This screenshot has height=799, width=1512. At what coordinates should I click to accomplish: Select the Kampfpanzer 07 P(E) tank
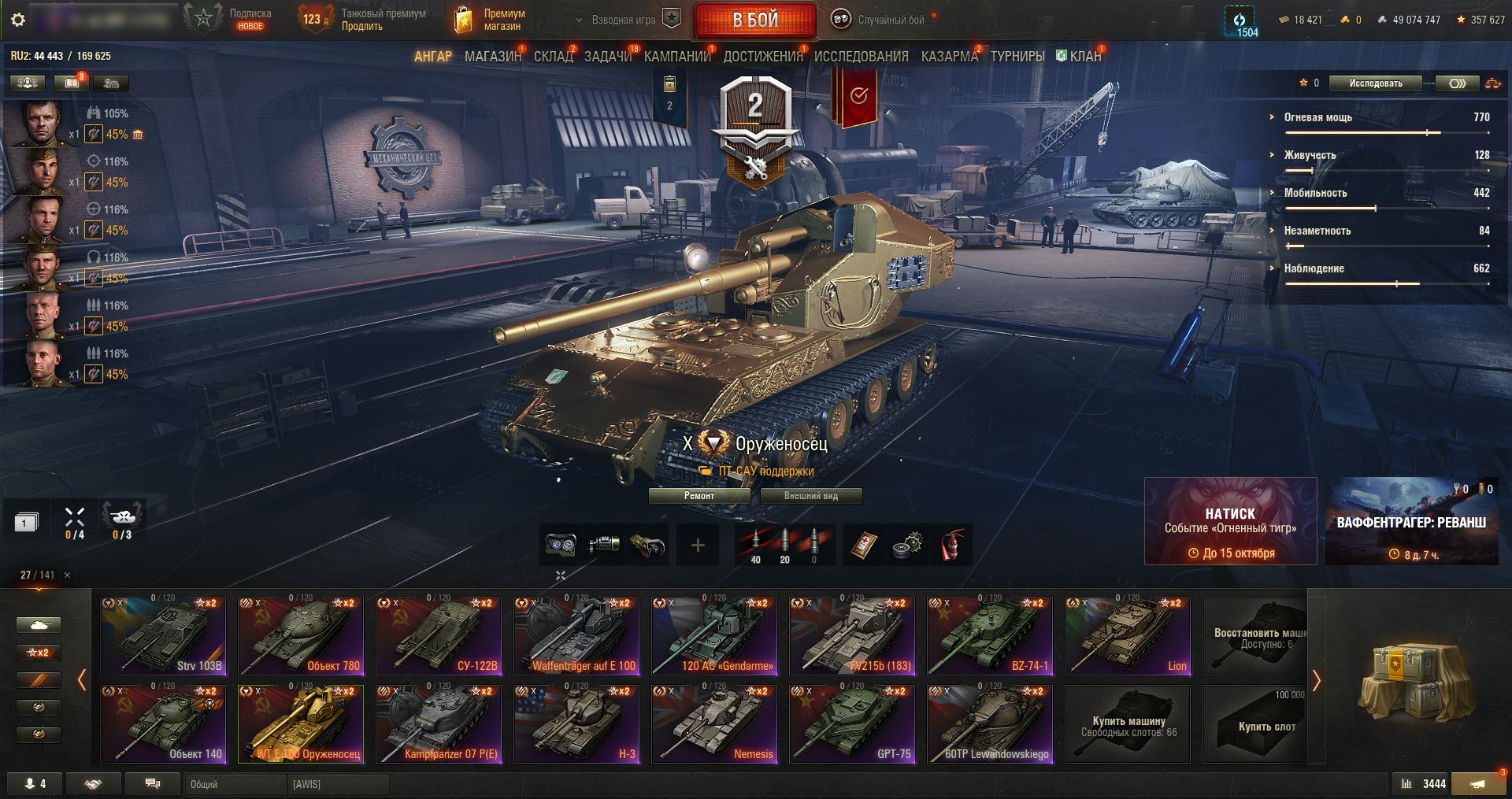[439, 723]
